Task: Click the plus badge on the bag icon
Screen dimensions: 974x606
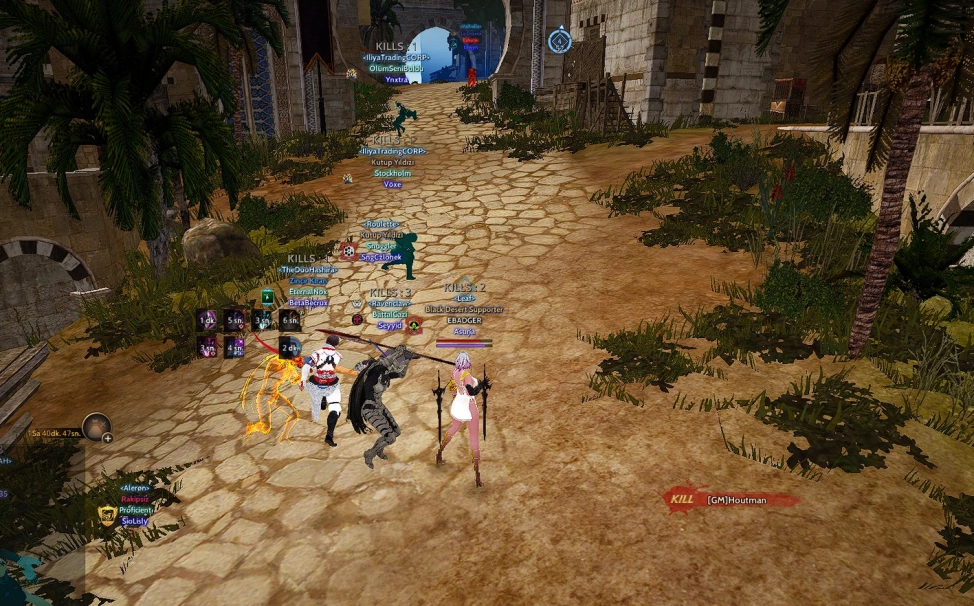Action: pyautogui.click(x=107, y=438)
